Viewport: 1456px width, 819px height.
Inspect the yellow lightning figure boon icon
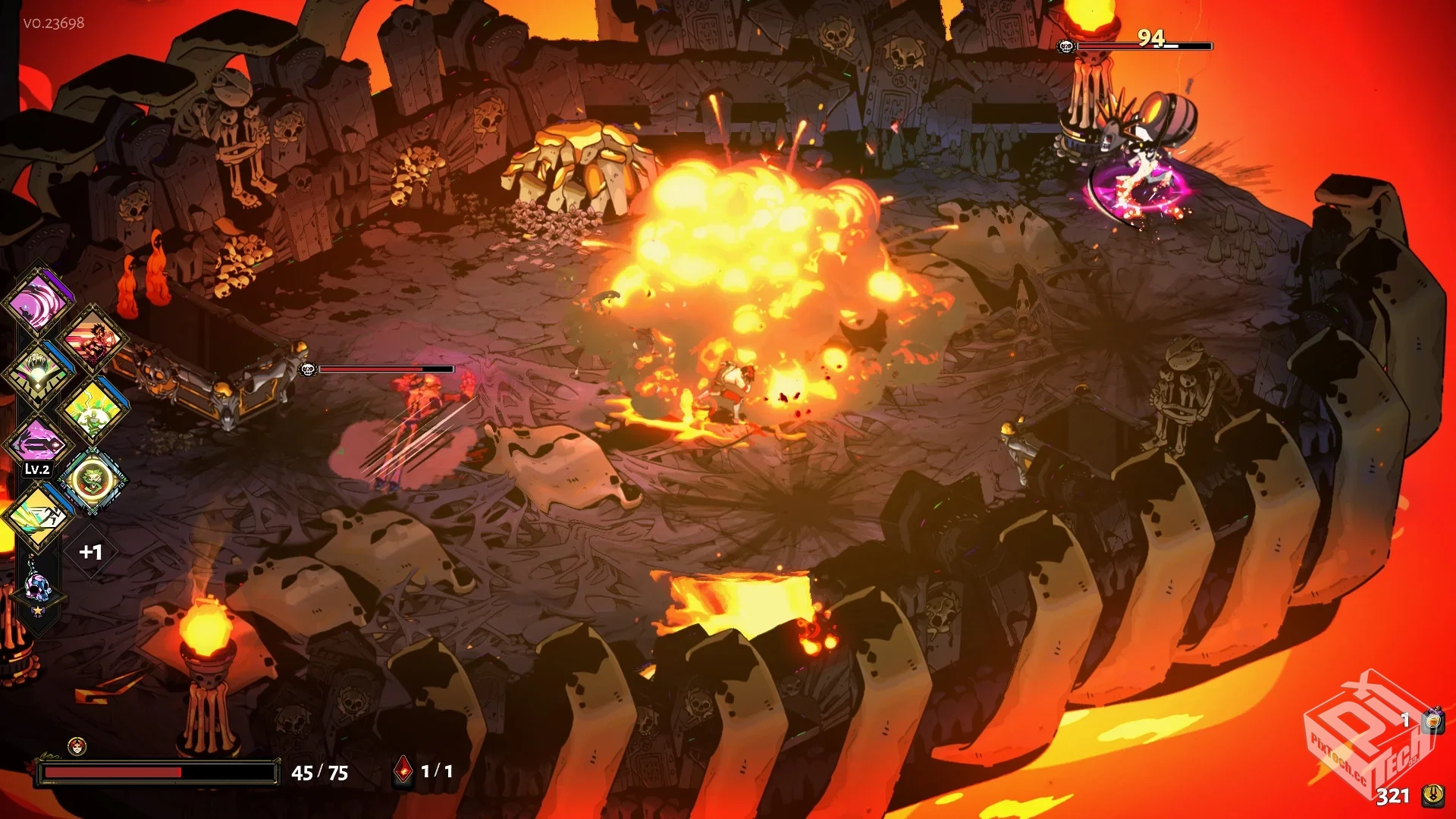[x=92, y=410]
